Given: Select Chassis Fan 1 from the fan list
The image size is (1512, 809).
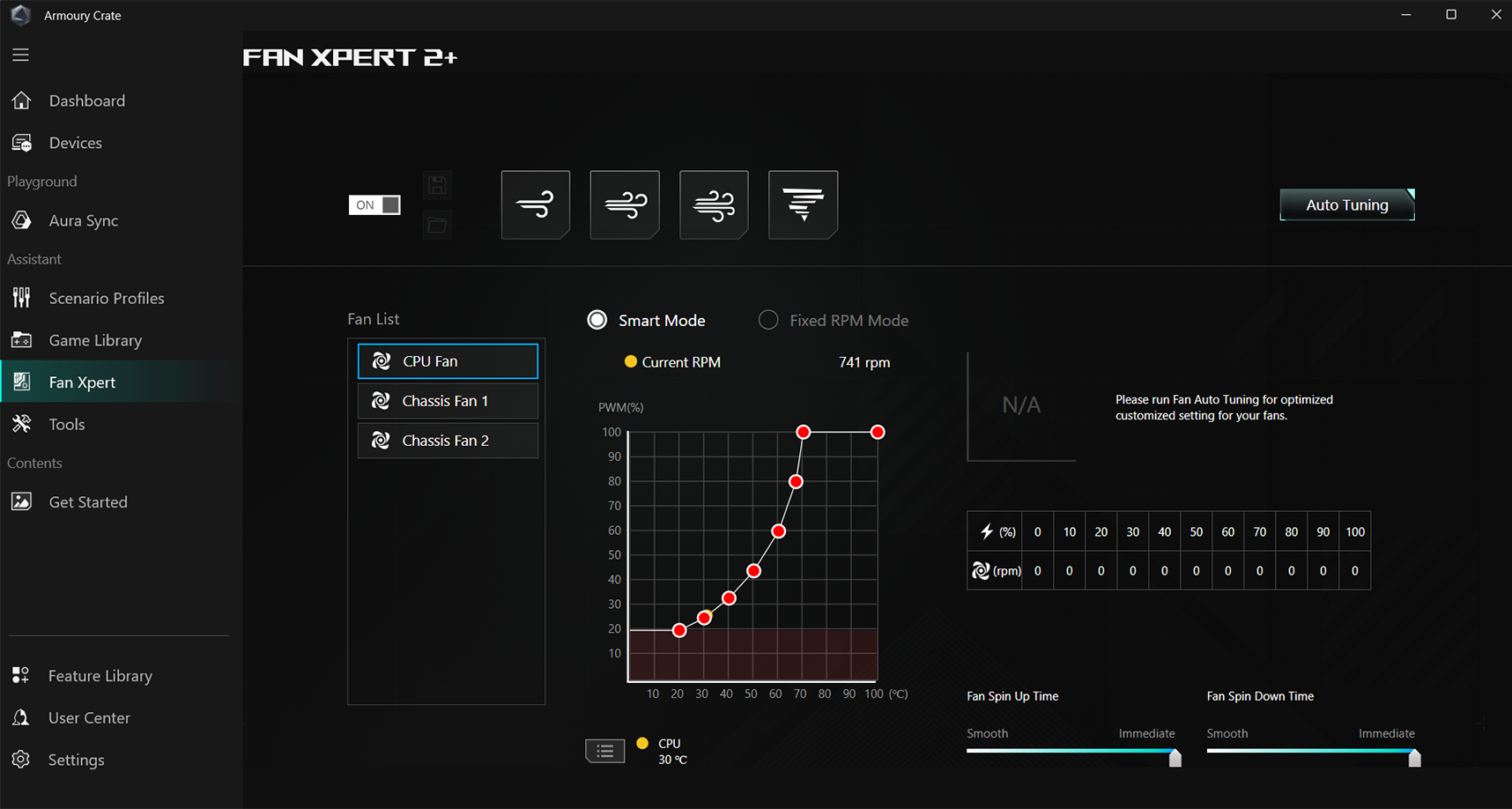Looking at the screenshot, I should click(x=448, y=401).
